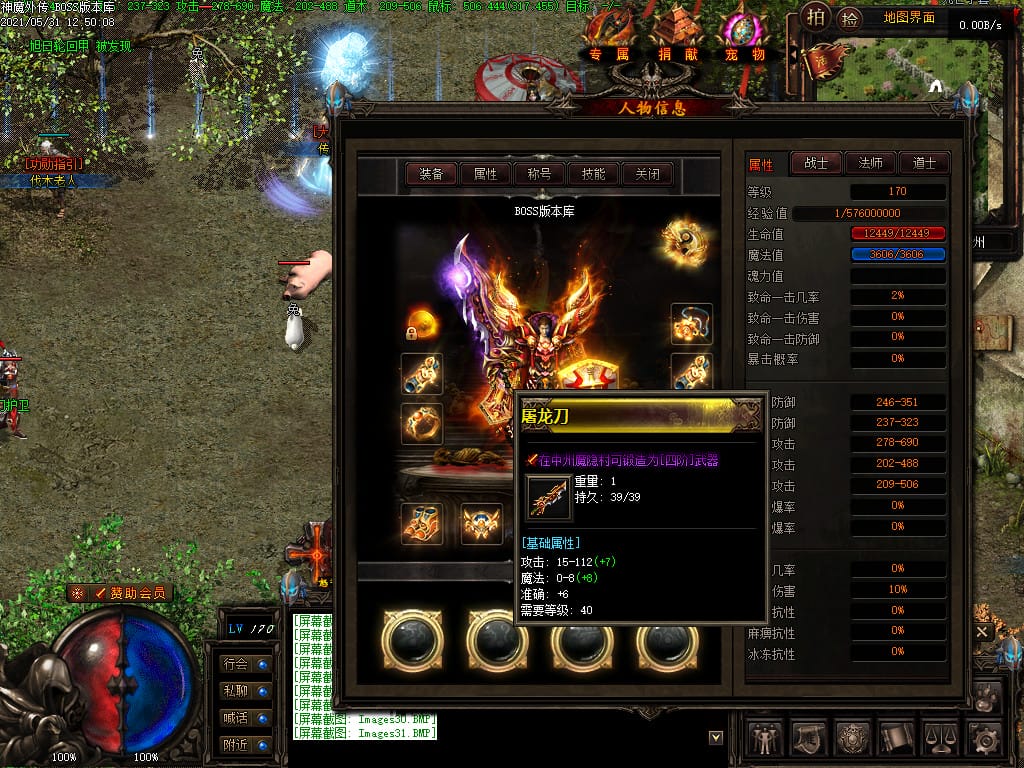
Task: Click the 捡 pickup round button
Action: 850,18
